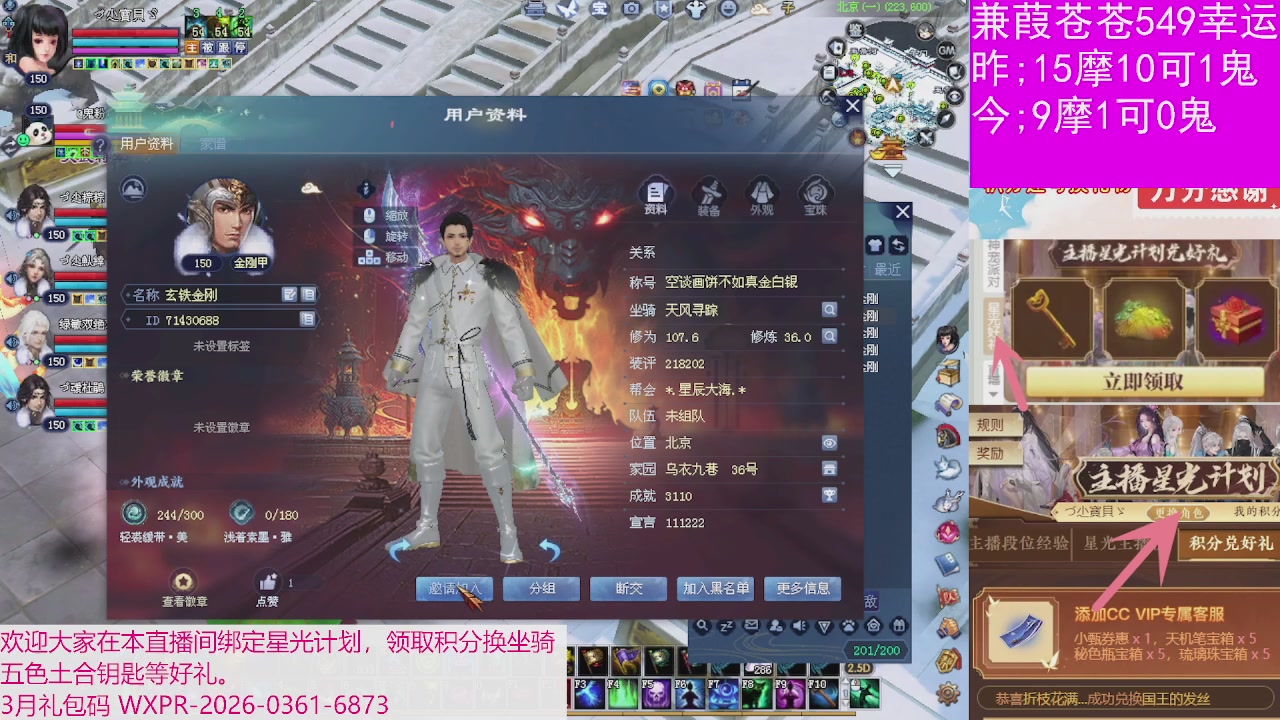Mute game sound with the speaker icon
The image size is (1280, 720).
point(798,625)
